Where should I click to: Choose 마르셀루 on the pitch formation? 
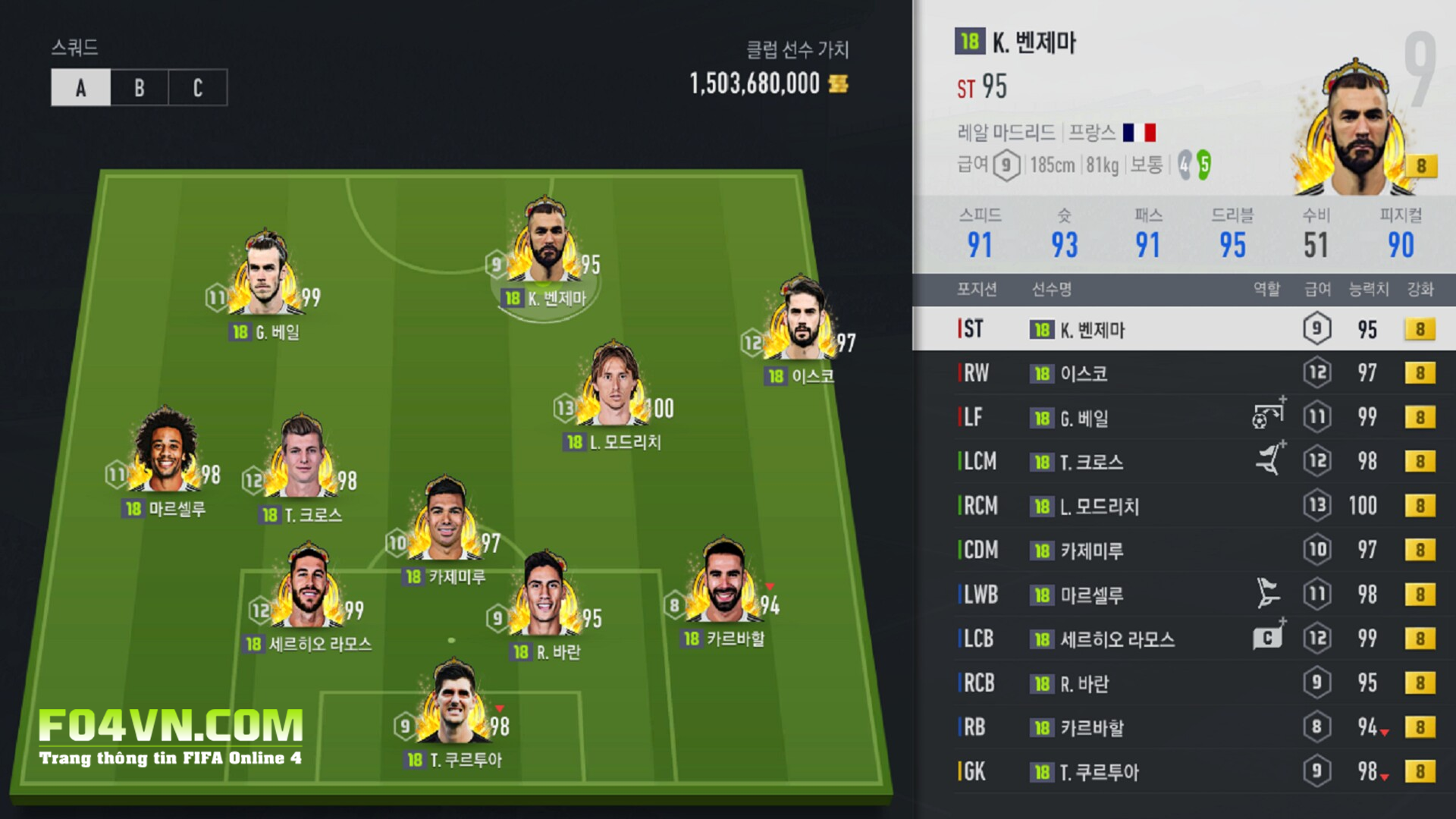(x=165, y=453)
